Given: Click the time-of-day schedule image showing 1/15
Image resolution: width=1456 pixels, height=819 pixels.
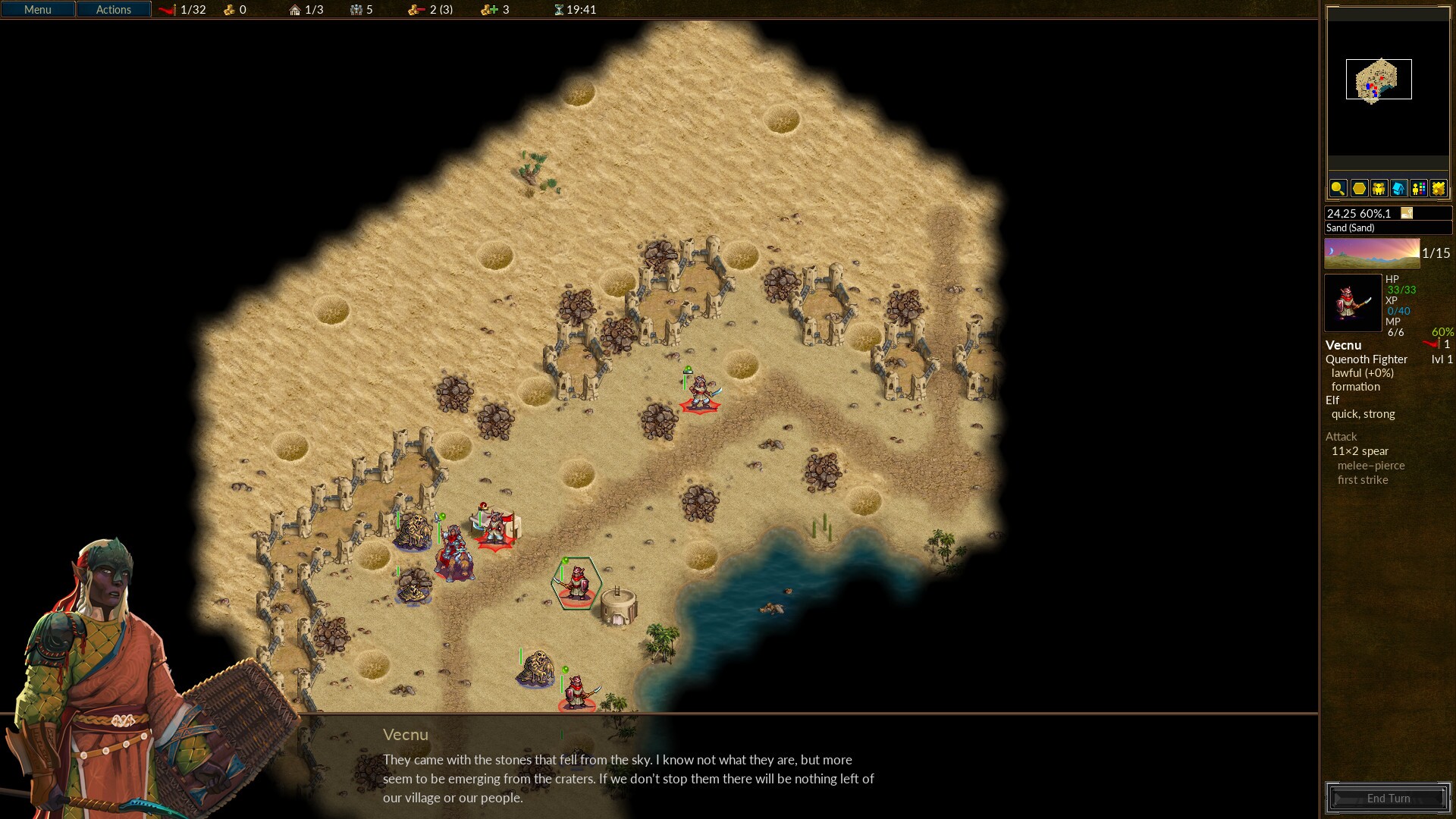Looking at the screenshot, I should click(1371, 253).
